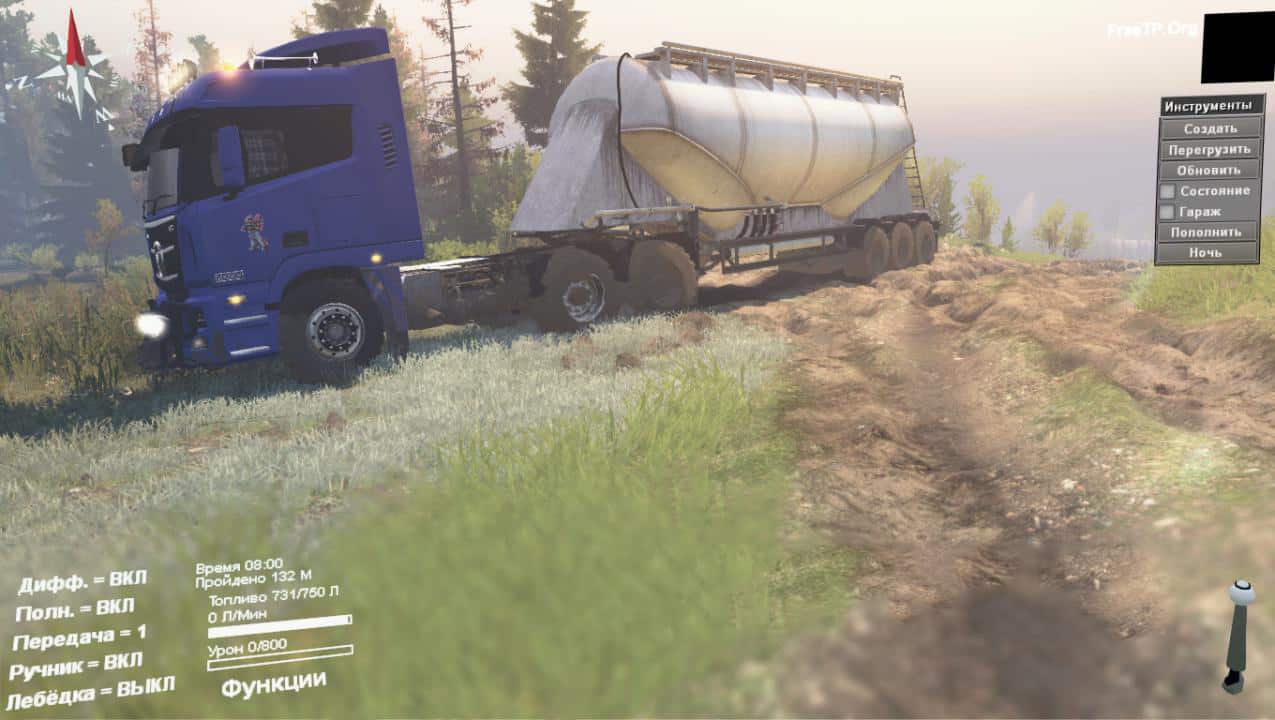Activate the Пополнить refuel button
1275x720 pixels.
coord(1209,232)
